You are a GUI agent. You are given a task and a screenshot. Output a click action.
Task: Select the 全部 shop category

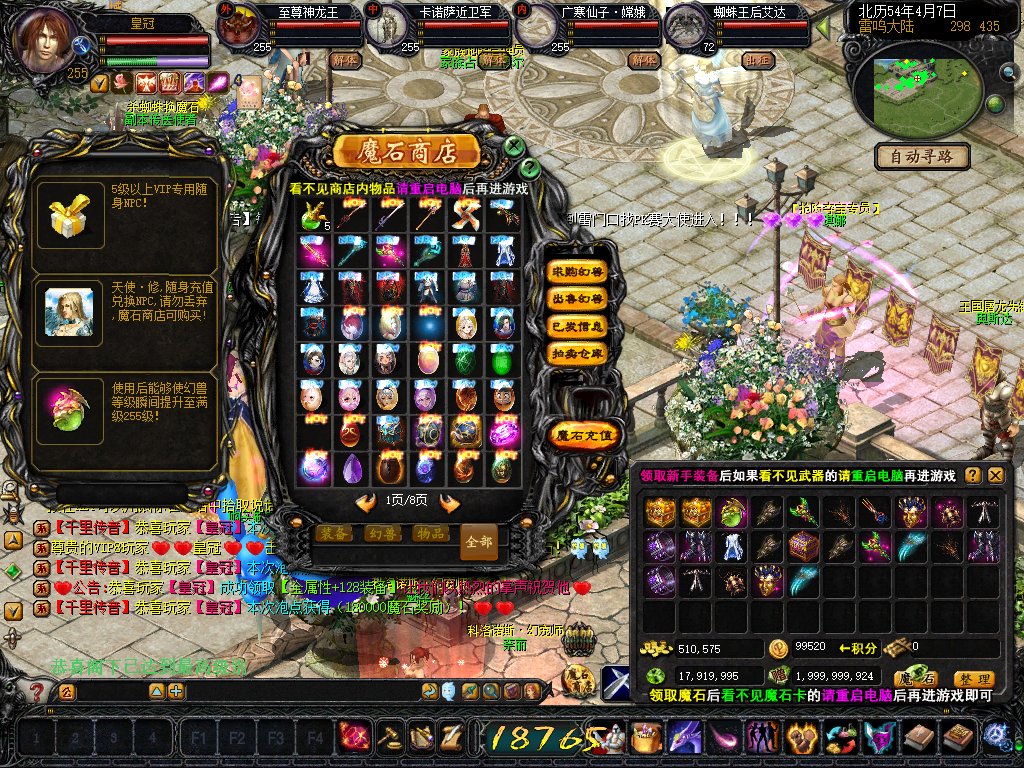pos(479,541)
